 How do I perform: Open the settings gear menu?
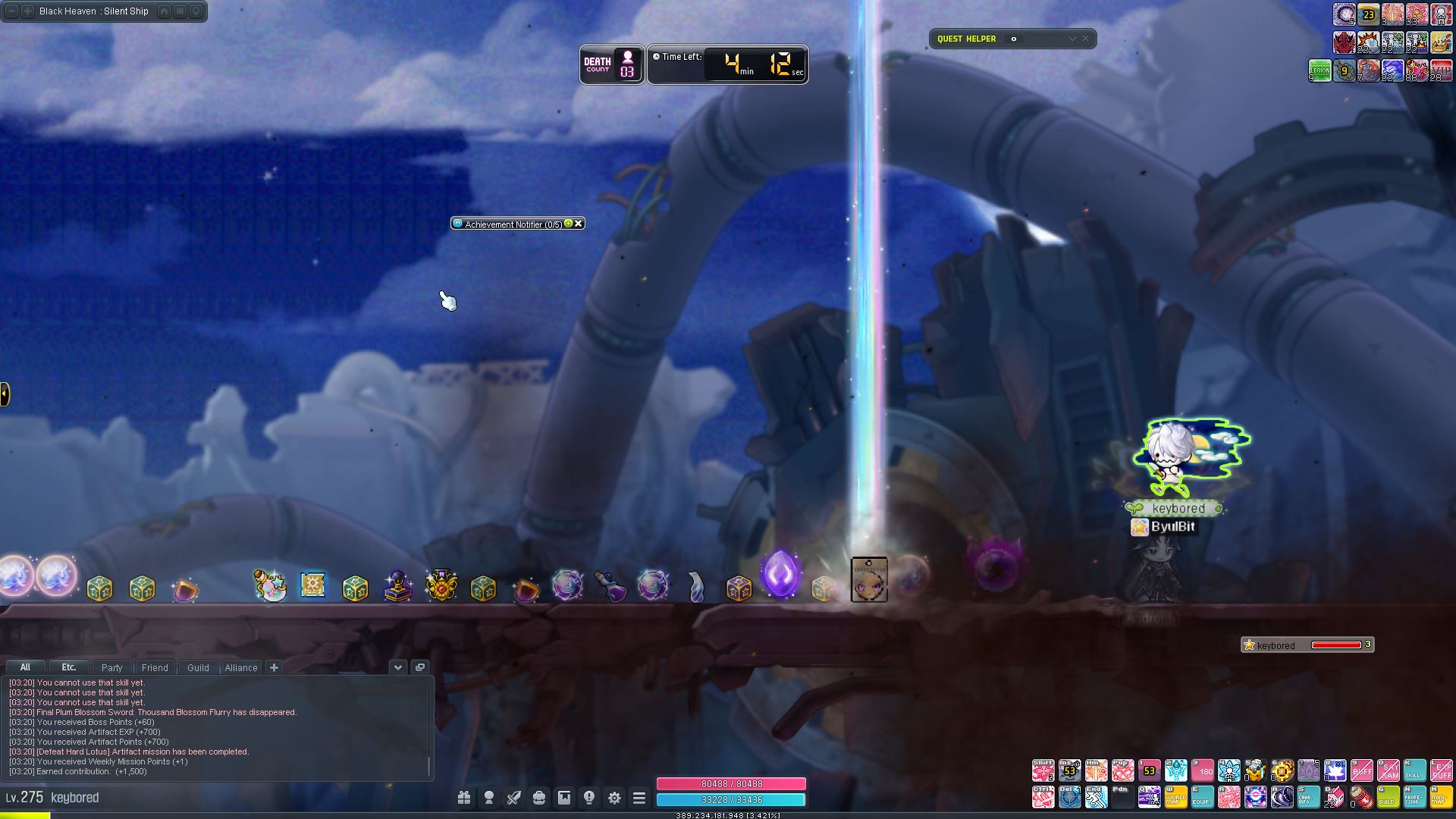(x=614, y=798)
